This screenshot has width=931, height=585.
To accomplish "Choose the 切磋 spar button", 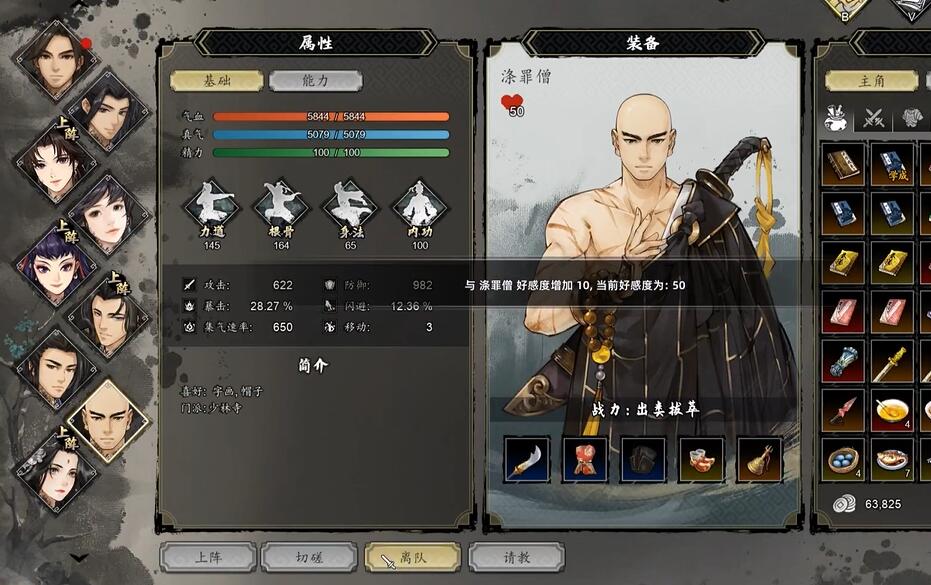I will 308,558.
